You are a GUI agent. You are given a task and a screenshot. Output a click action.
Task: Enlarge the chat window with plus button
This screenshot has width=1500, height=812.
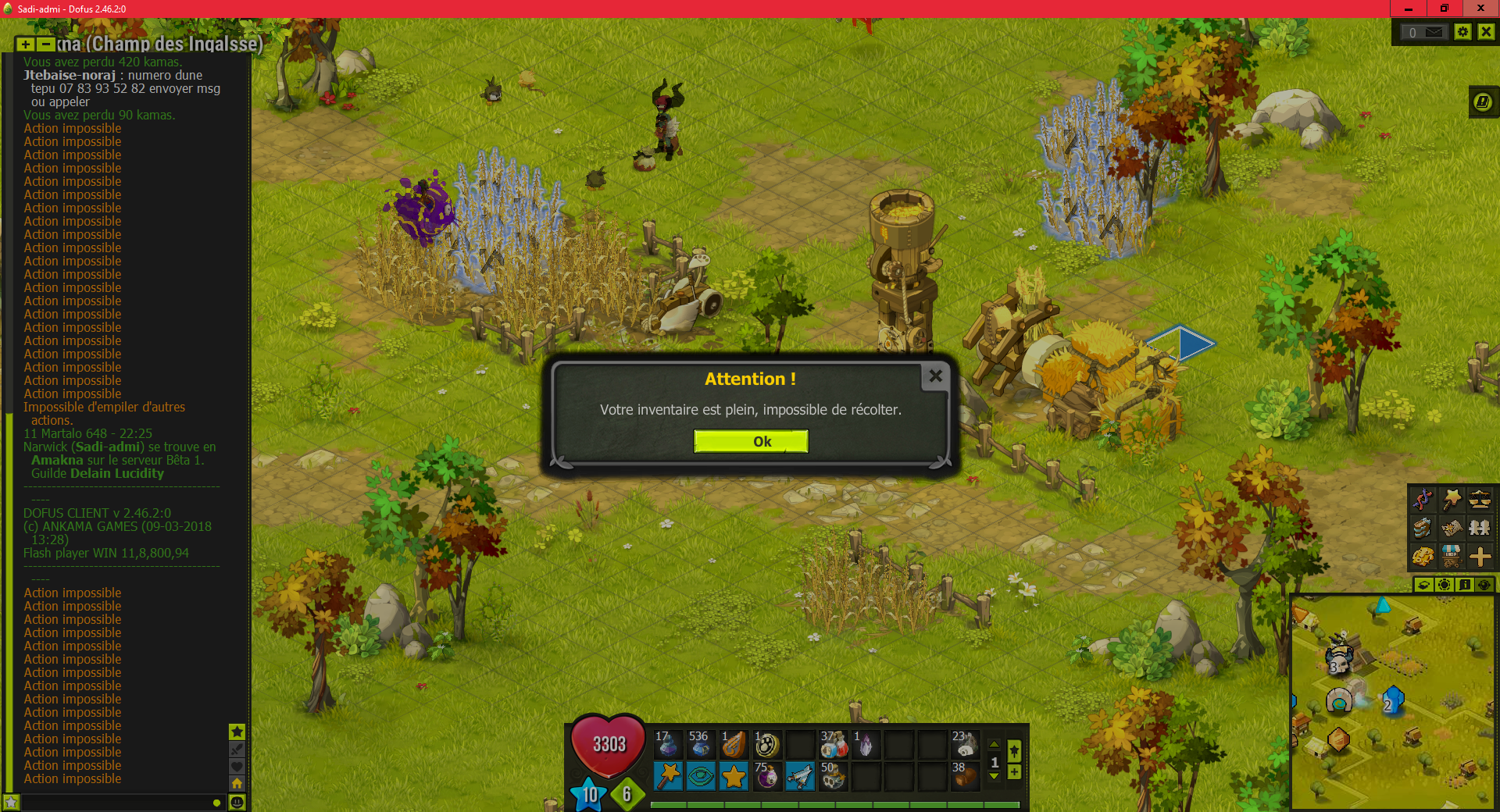pyautogui.click(x=26, y=45)
